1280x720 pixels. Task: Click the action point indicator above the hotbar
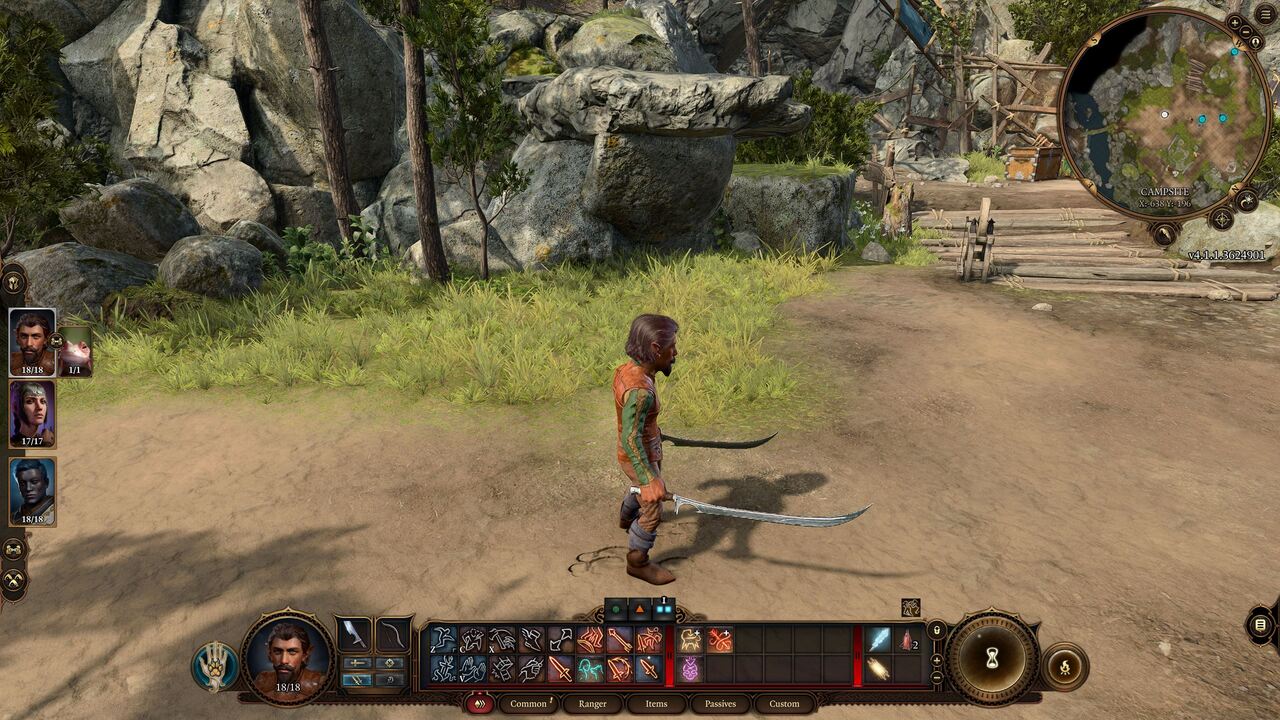[x=614, y=608]
